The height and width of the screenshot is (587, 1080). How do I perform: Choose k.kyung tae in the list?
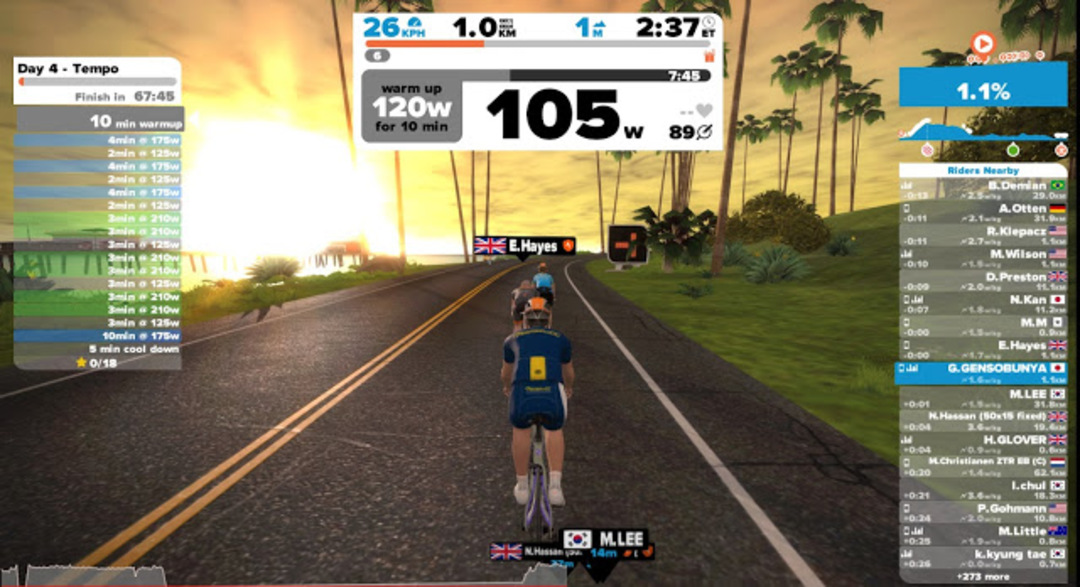pyautogui.click(x=983, y=558)
